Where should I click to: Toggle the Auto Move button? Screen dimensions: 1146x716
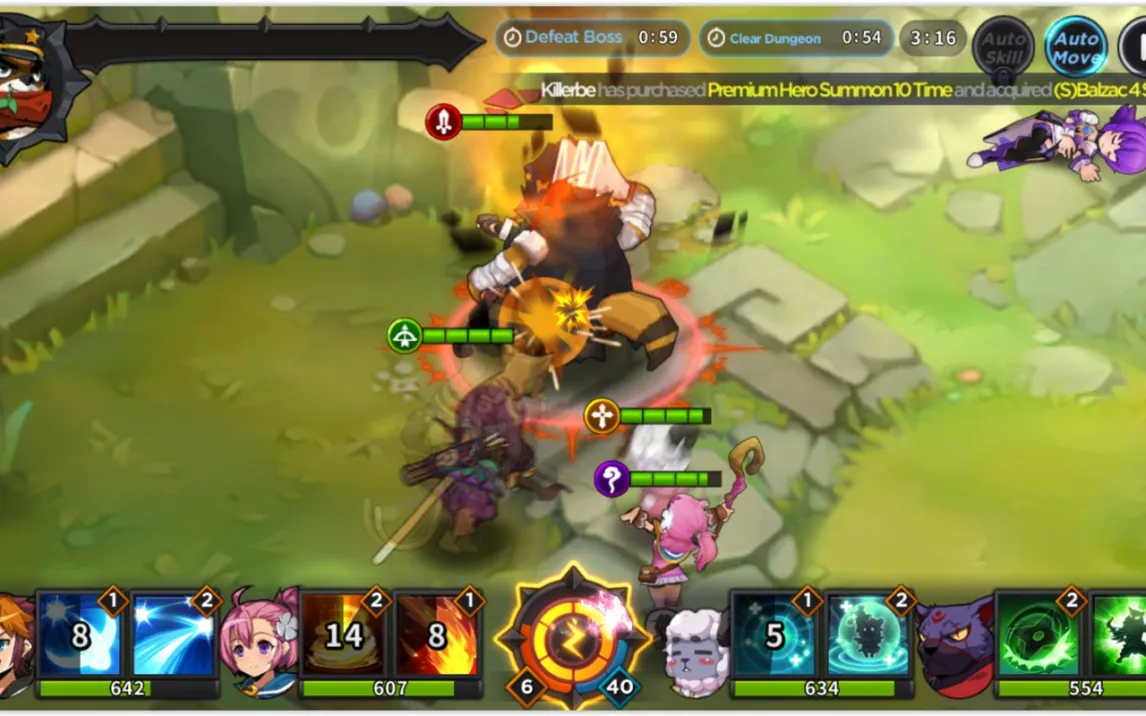[x=1076, y=47]
